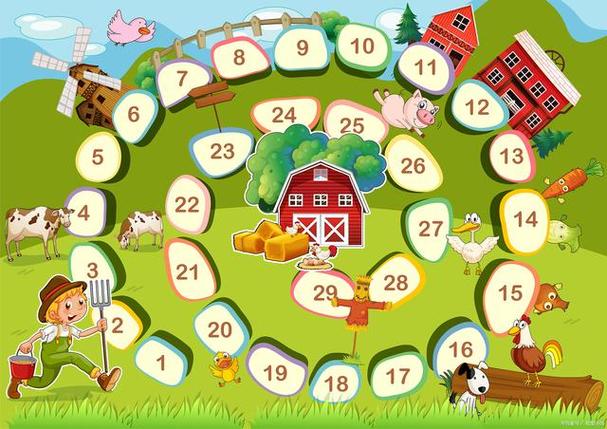The width and height of the screenshot is (607, 429).
Task: Pick the space numbered 14
Action: pyautogui.click(x=525, y=219)
